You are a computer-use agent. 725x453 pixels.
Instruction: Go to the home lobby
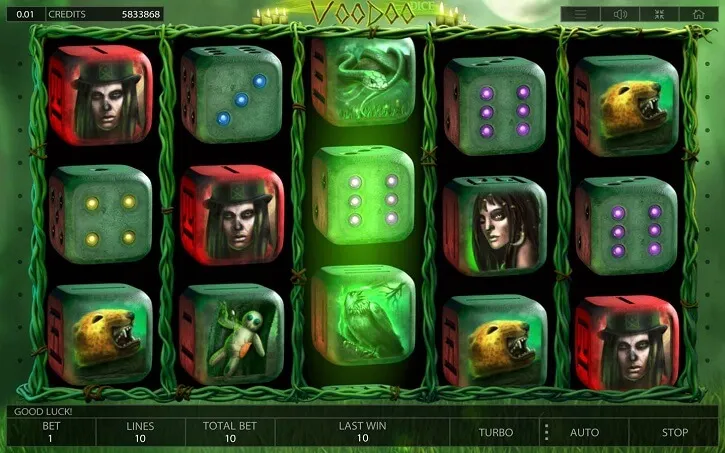coord(698,14)
